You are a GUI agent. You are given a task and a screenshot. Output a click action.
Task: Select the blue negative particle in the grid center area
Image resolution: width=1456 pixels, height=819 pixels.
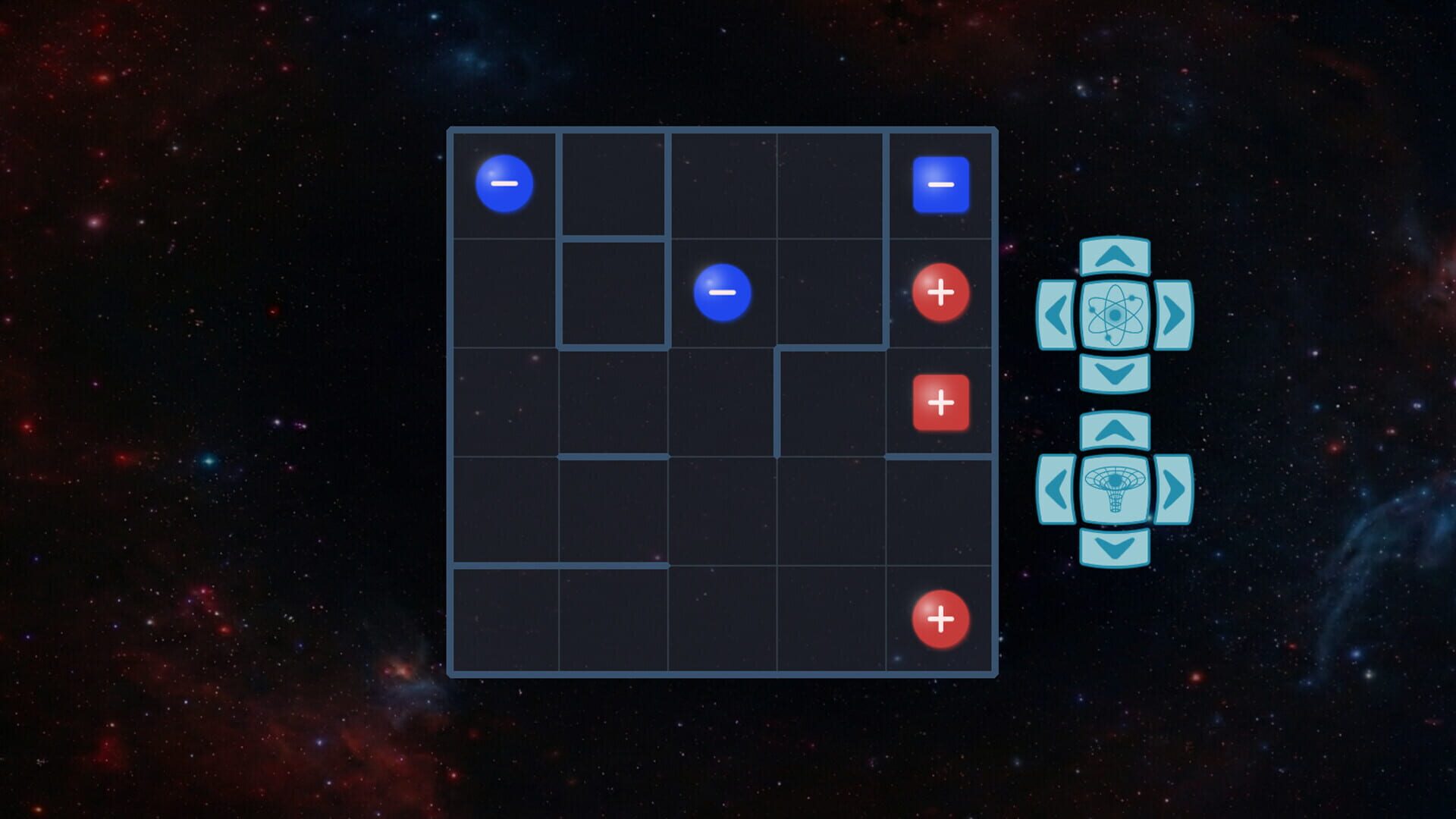coord(723,292)
